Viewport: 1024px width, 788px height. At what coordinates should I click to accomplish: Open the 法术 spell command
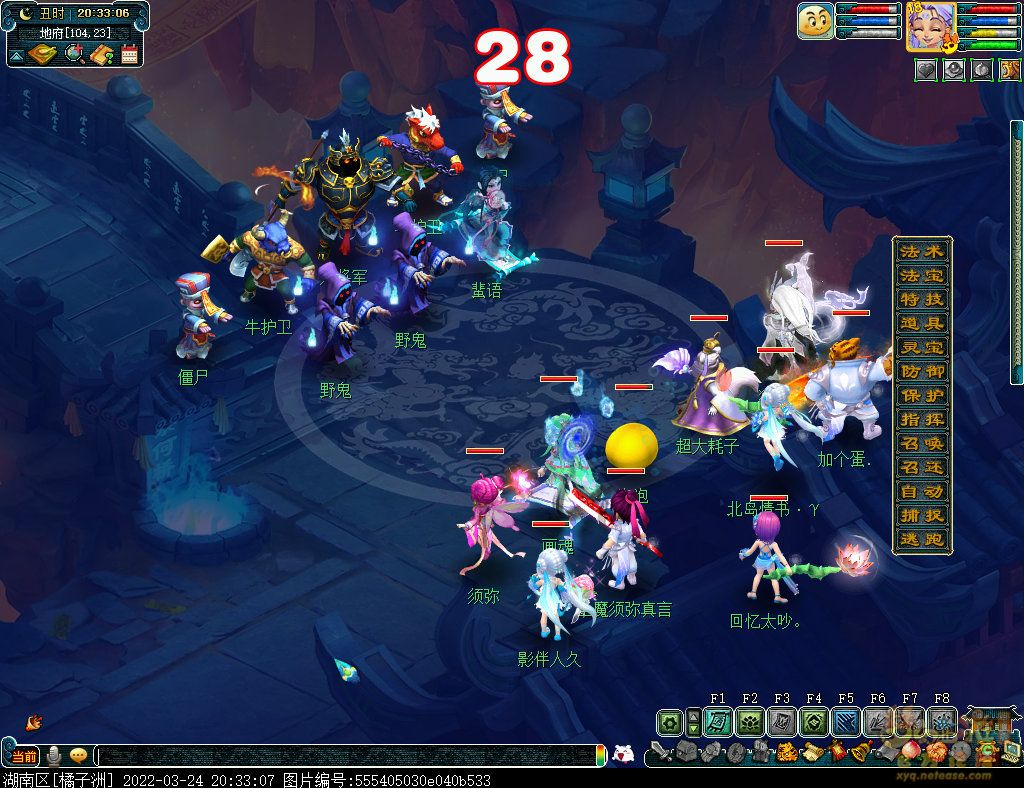[x=921, y=250]
